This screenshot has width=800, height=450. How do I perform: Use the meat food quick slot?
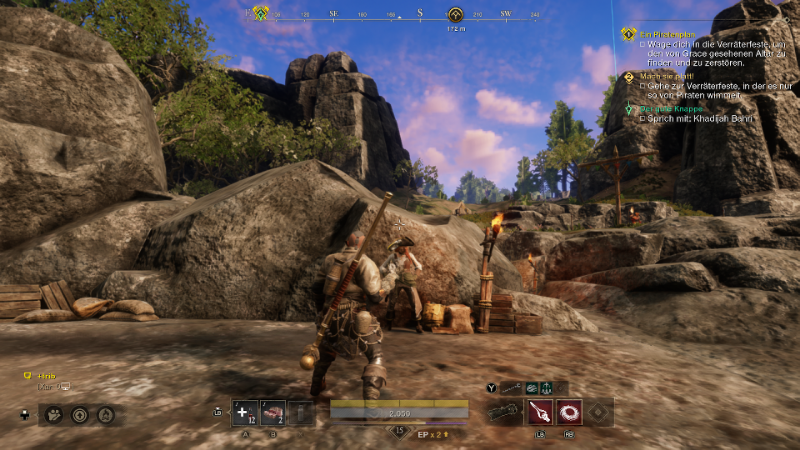[272, 413]
